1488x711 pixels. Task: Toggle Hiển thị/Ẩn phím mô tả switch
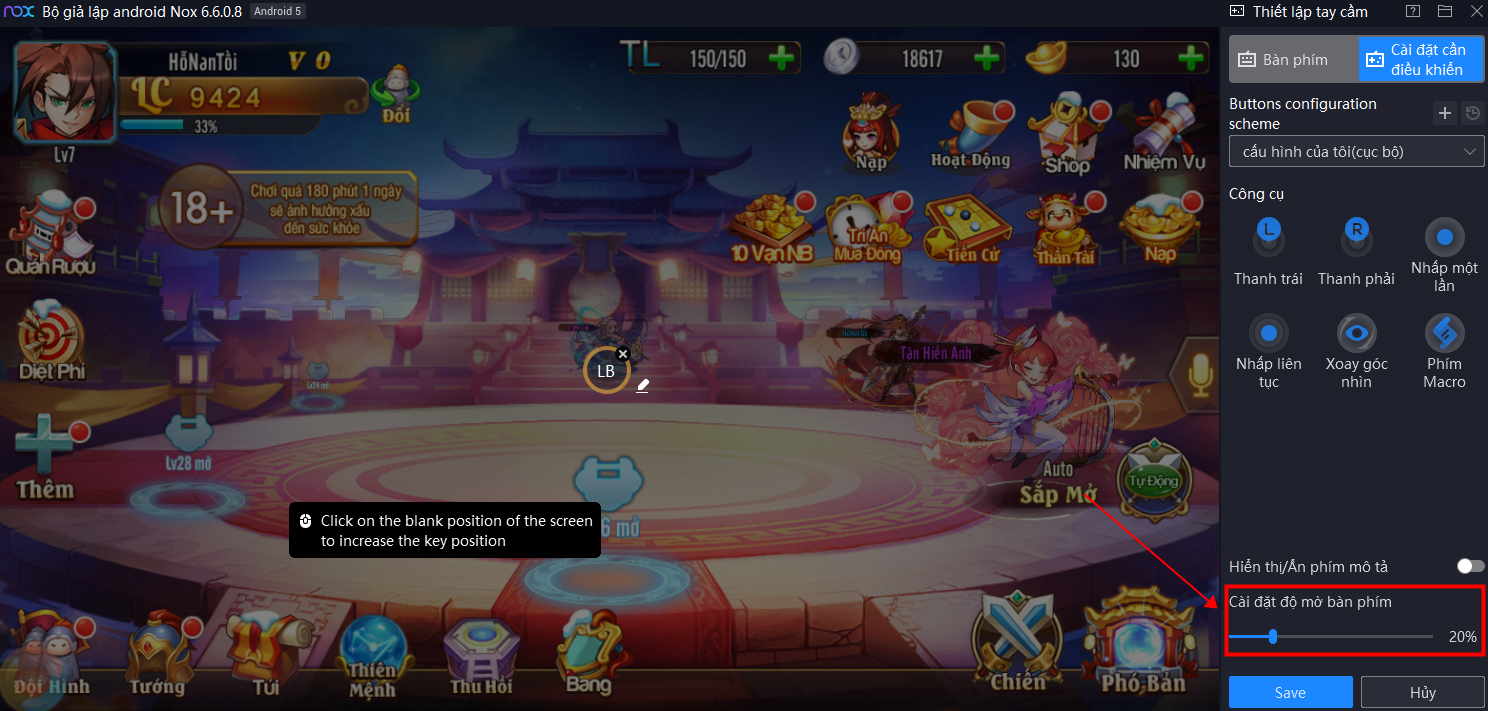(x=1470, y=566)
